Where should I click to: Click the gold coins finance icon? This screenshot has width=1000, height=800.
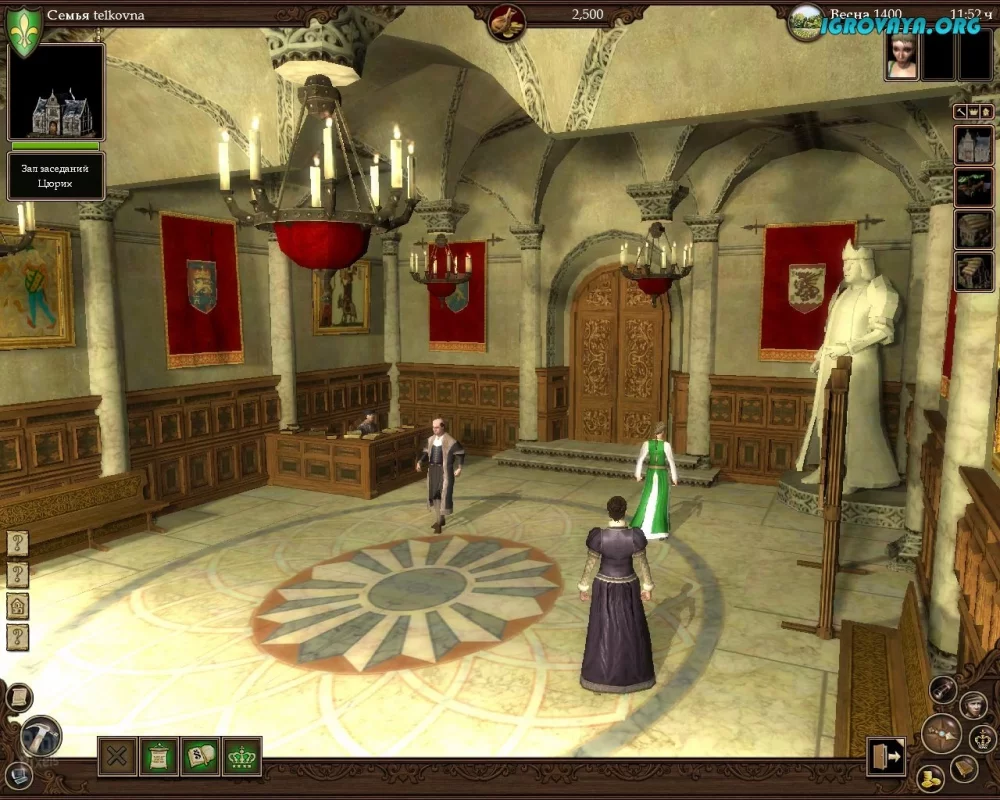point(930,778)
